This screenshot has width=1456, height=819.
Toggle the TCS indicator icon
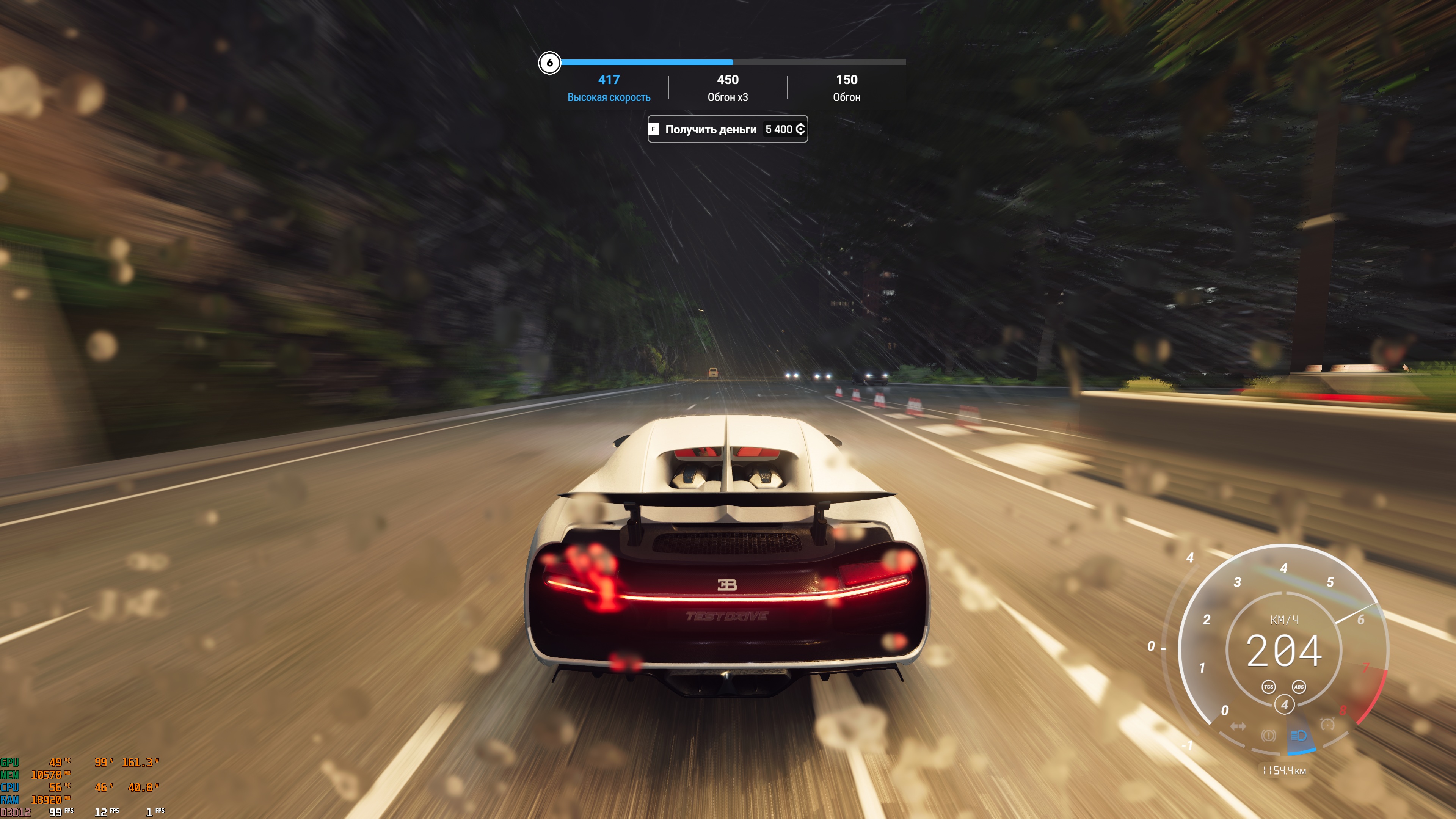tap(1268, 687)
